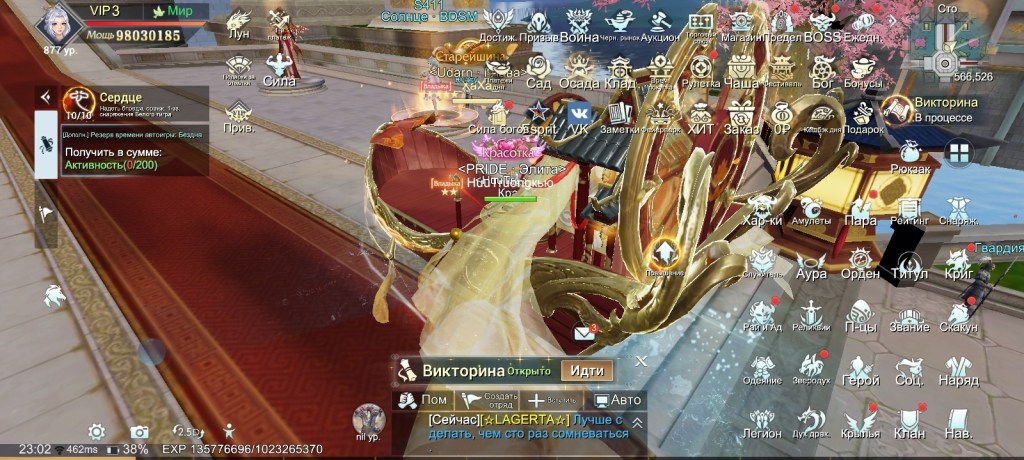Take a screenshot with the camera icon
1024x460 pixels.
(140, 432)
